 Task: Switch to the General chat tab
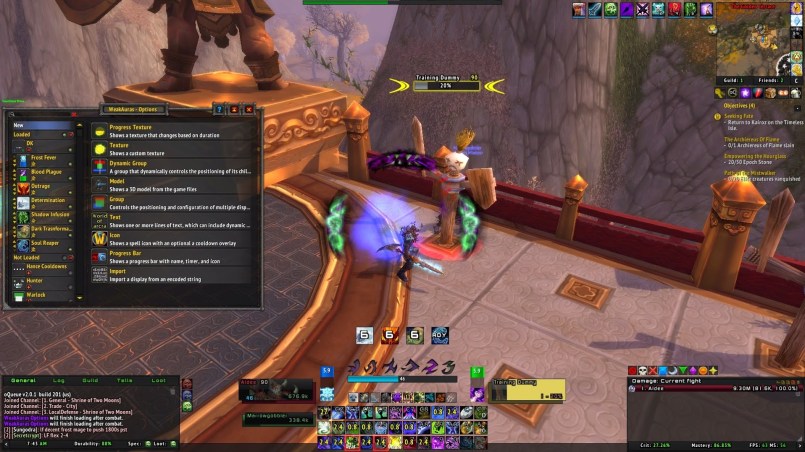(x=23, y=381)
